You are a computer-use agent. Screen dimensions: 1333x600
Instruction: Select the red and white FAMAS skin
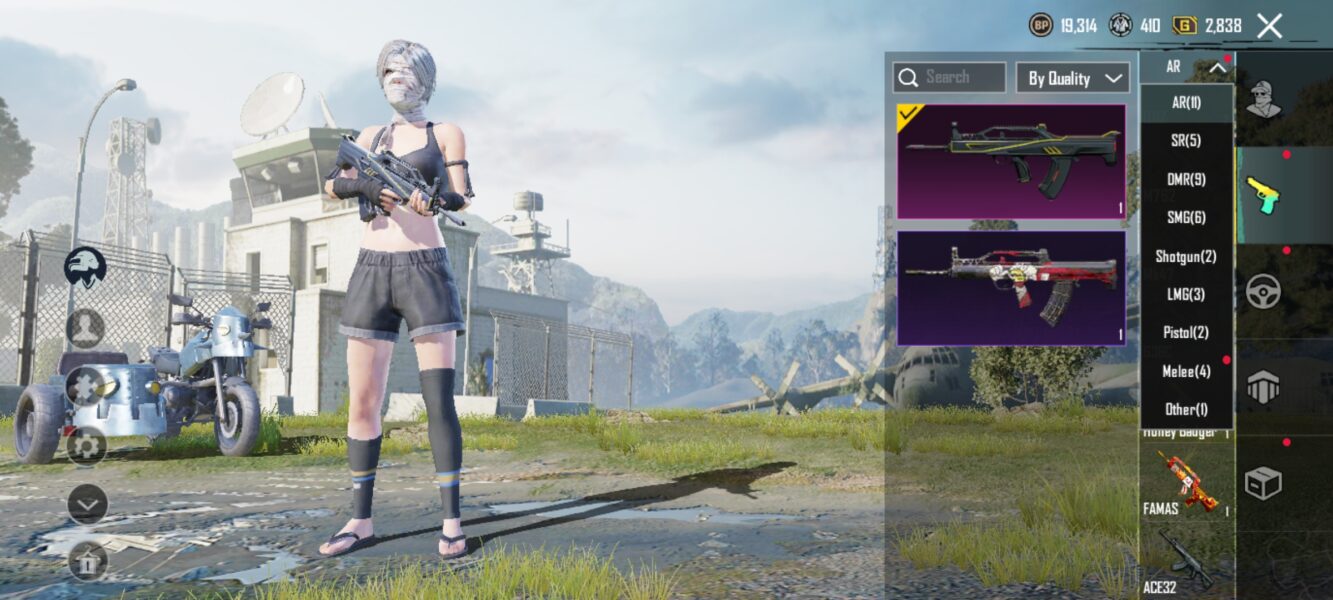point(1011,288)
